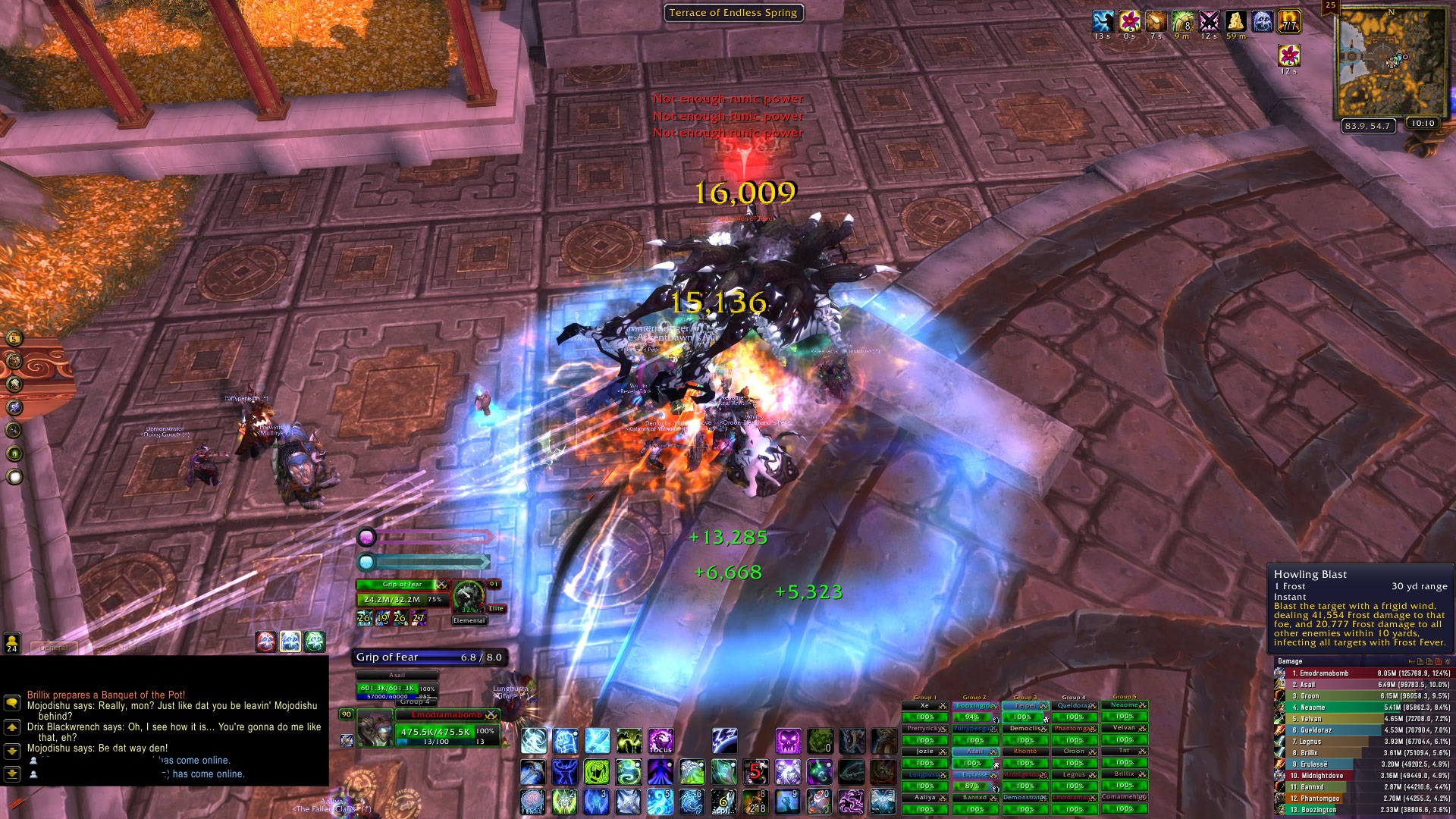Click the crossed purple swords buff

point(1209,21)
